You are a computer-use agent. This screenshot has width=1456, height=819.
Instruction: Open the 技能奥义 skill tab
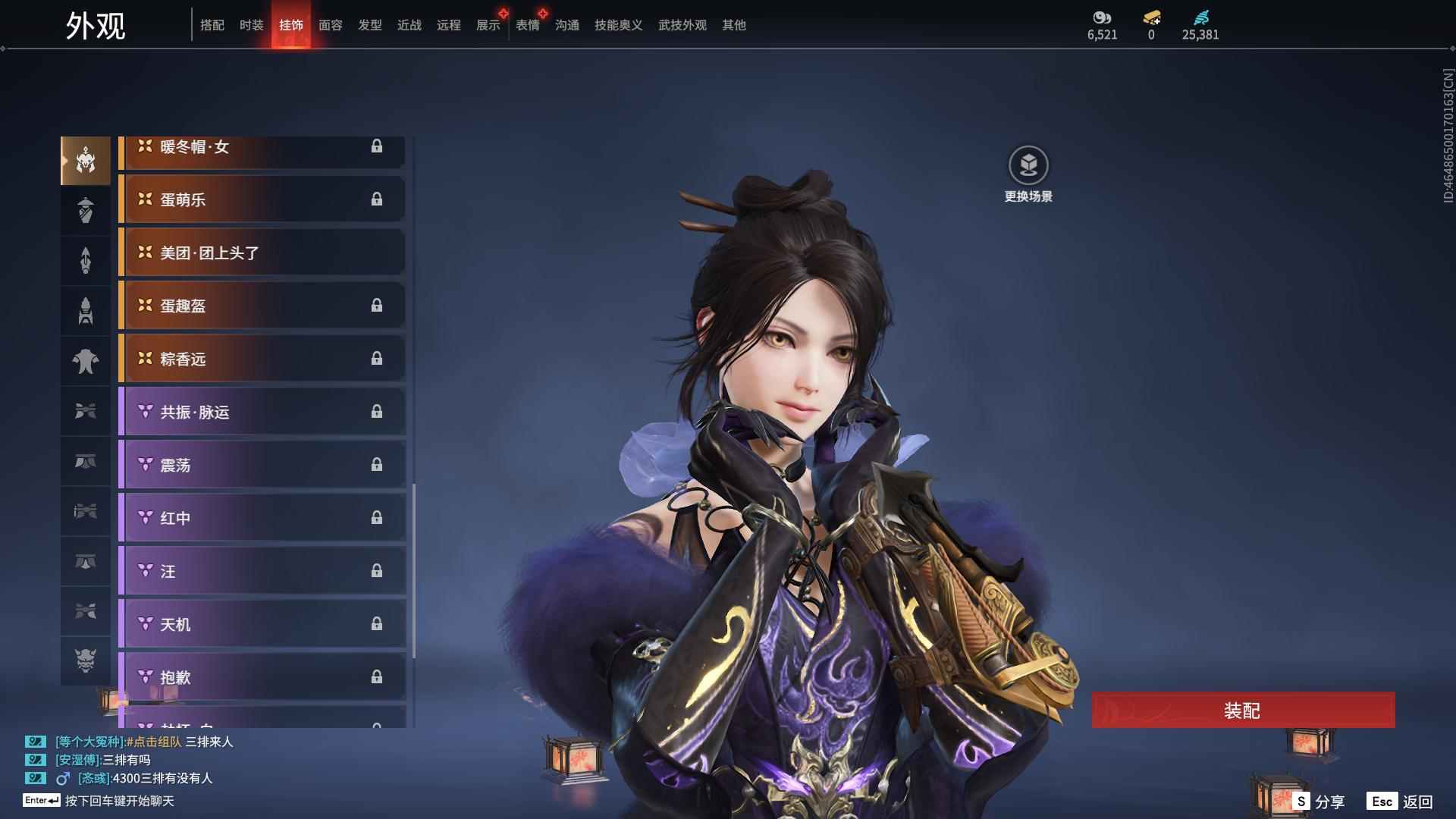619,25
